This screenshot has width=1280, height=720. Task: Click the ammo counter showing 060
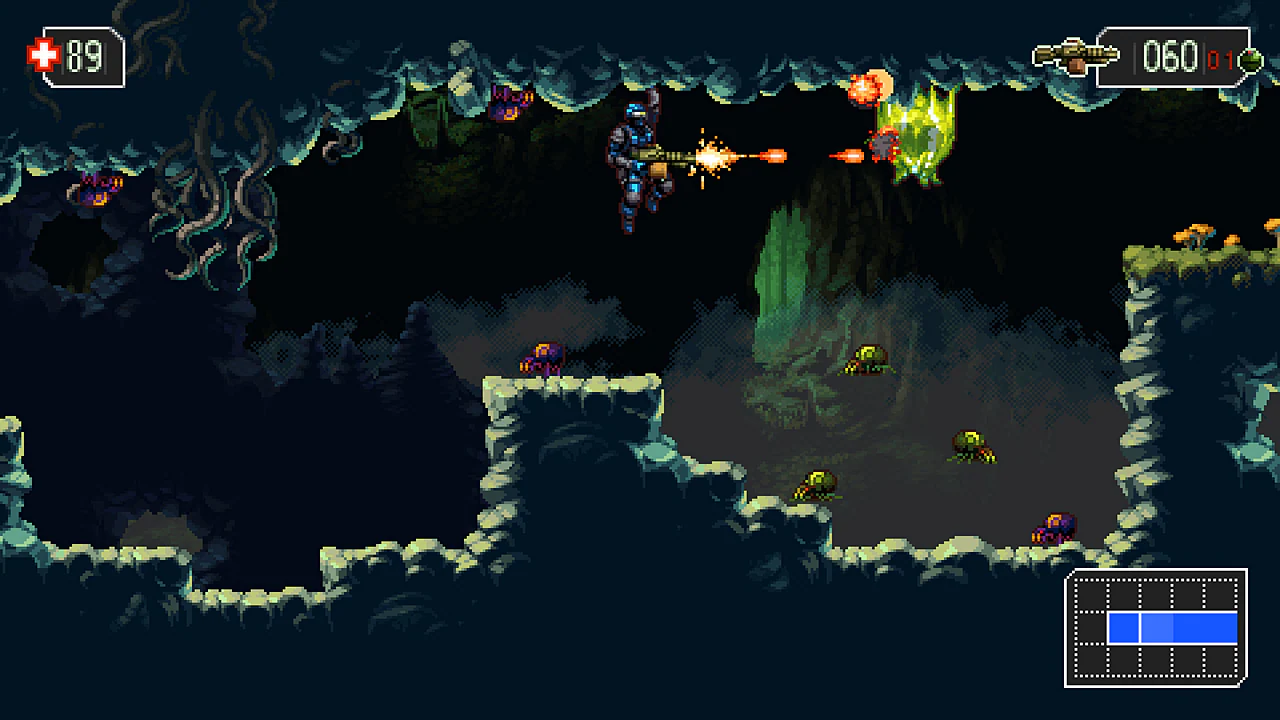(x=1172, y=55)
